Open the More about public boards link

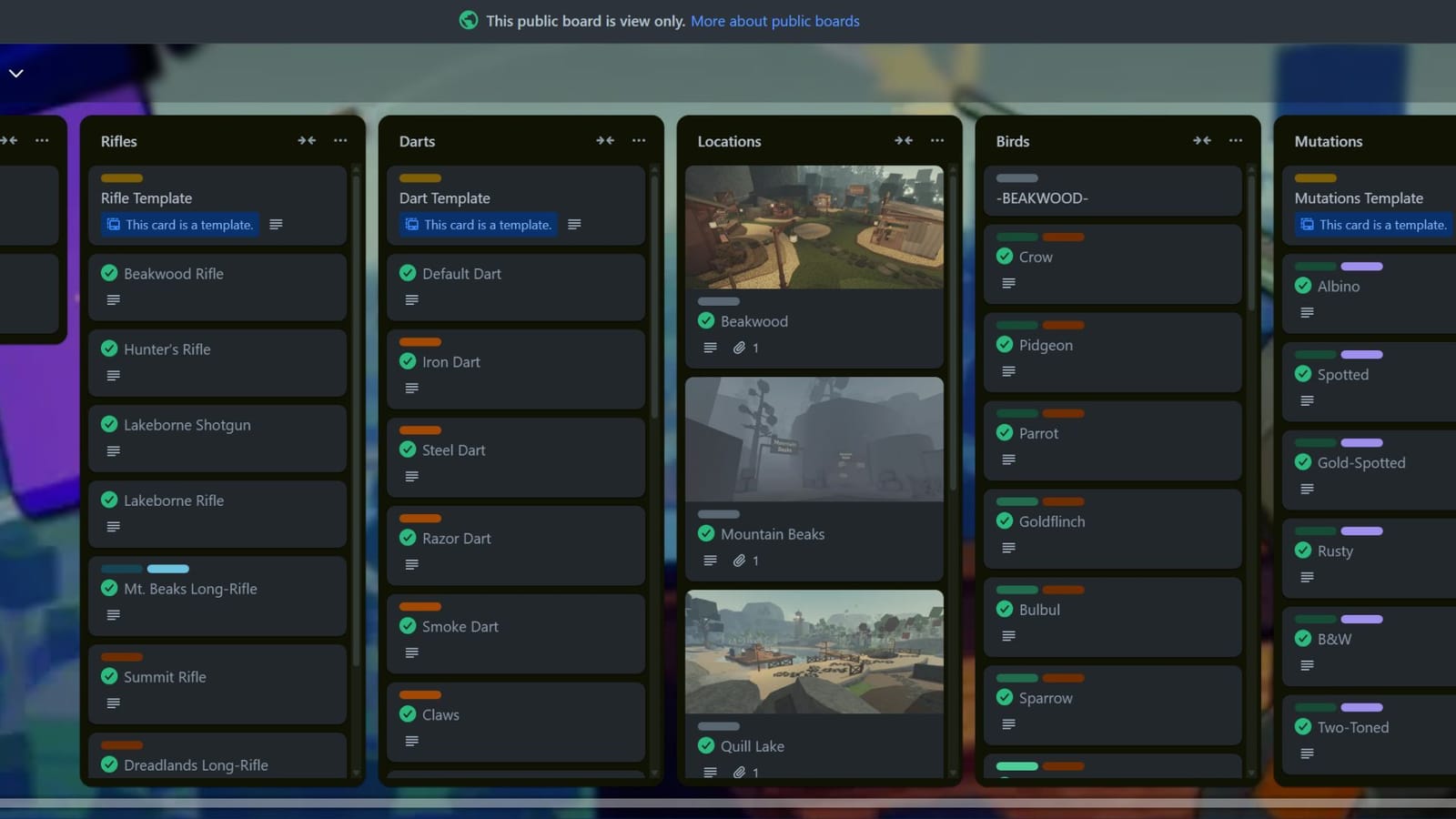point(774,20)
